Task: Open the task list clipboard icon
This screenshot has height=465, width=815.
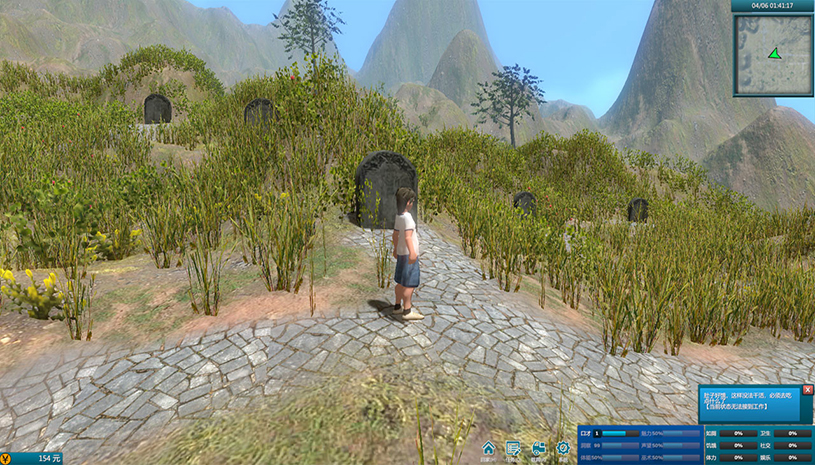Action: tap(513, 448)
